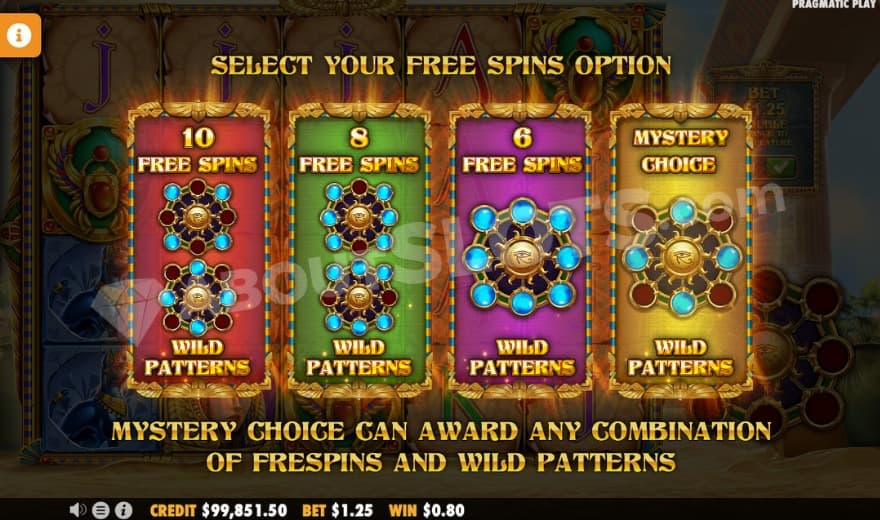This screenshot has height=520, width=880.
Task: Select the 8 Free Spins card
Action: pos(358,248)
